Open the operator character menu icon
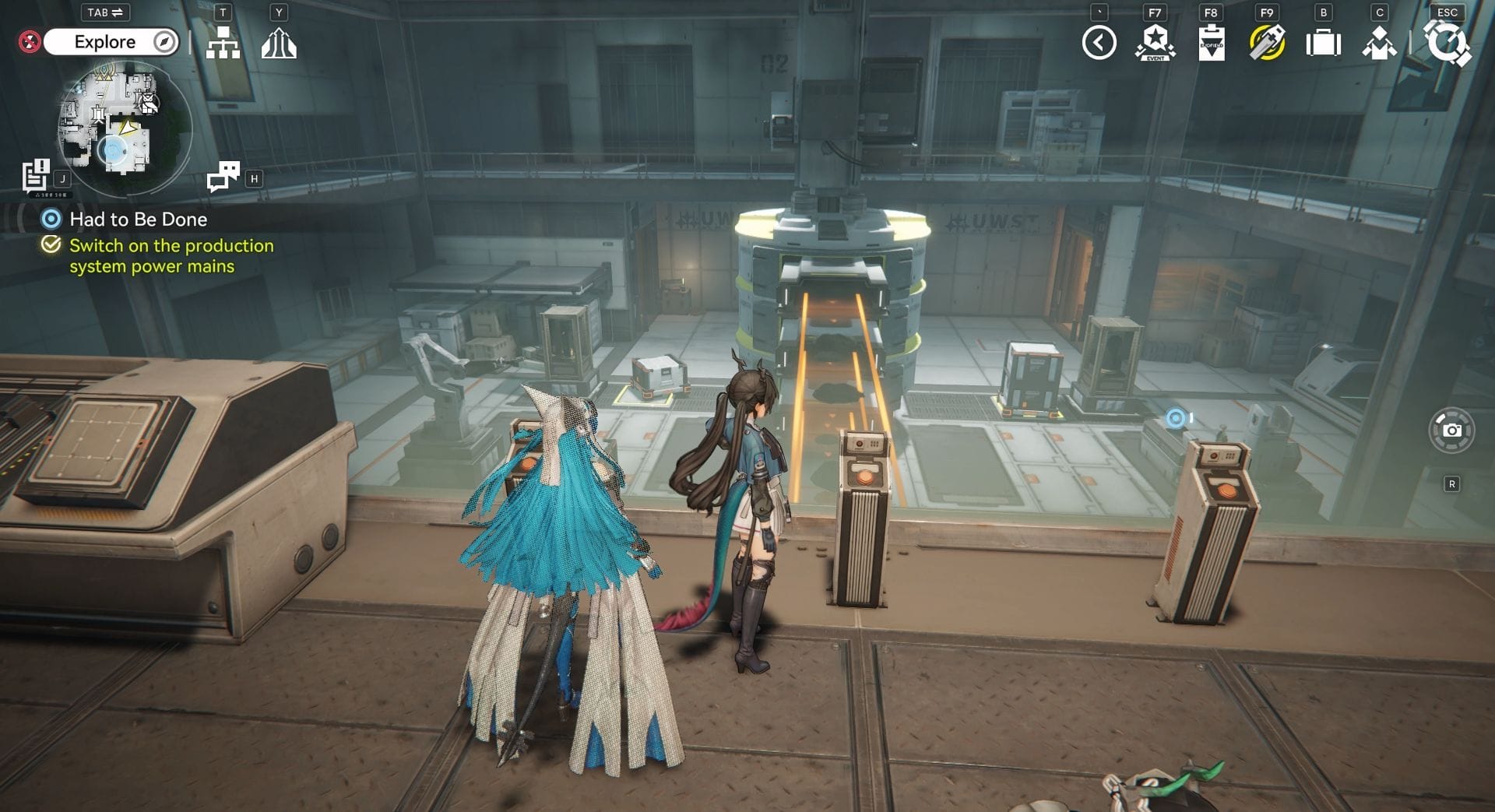Screen dimensions: 1495x812 pyautogui.click(x=1379, y=43)
